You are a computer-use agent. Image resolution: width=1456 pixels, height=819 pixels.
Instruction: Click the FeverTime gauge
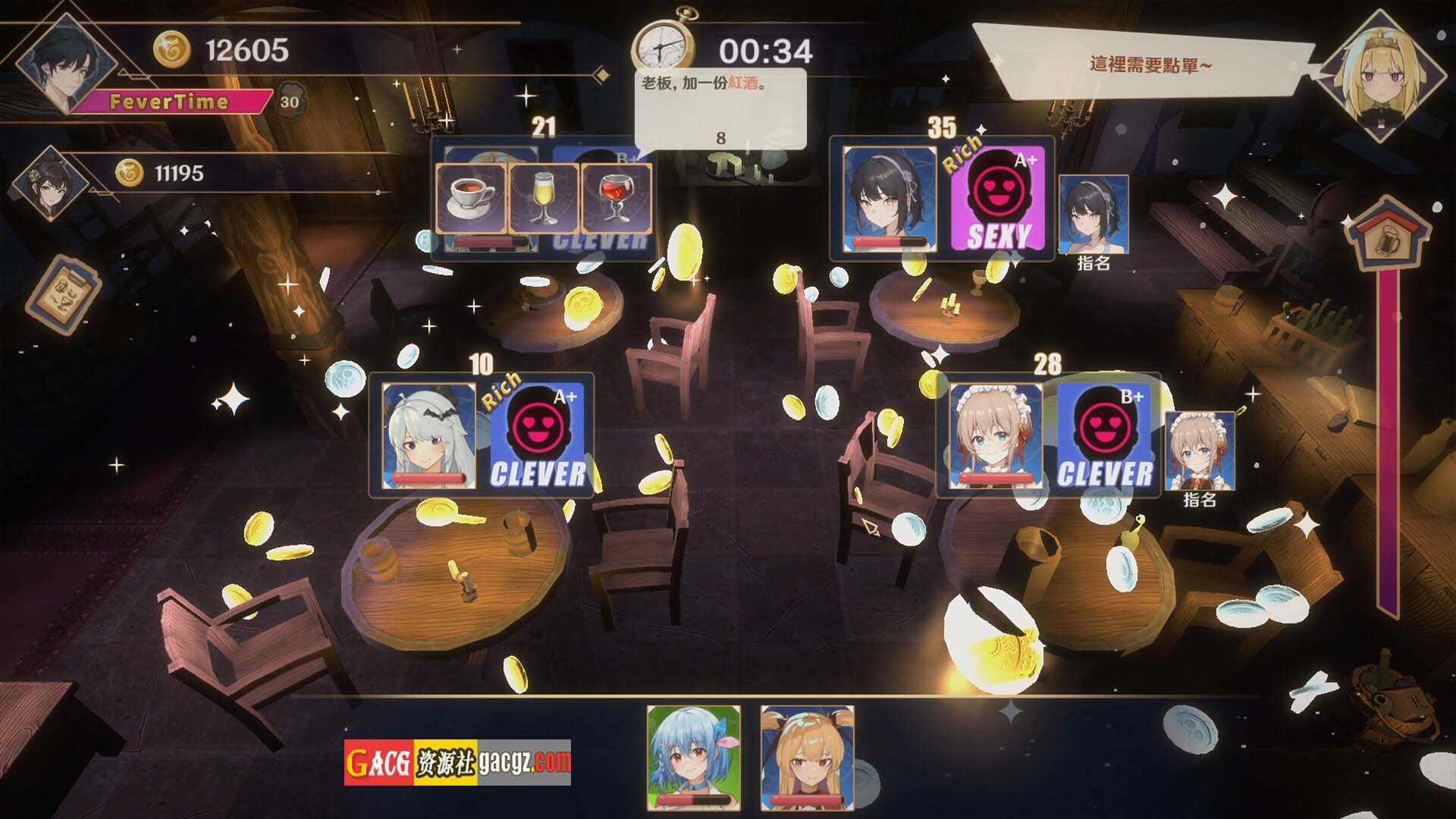click(x=170, y=102)
